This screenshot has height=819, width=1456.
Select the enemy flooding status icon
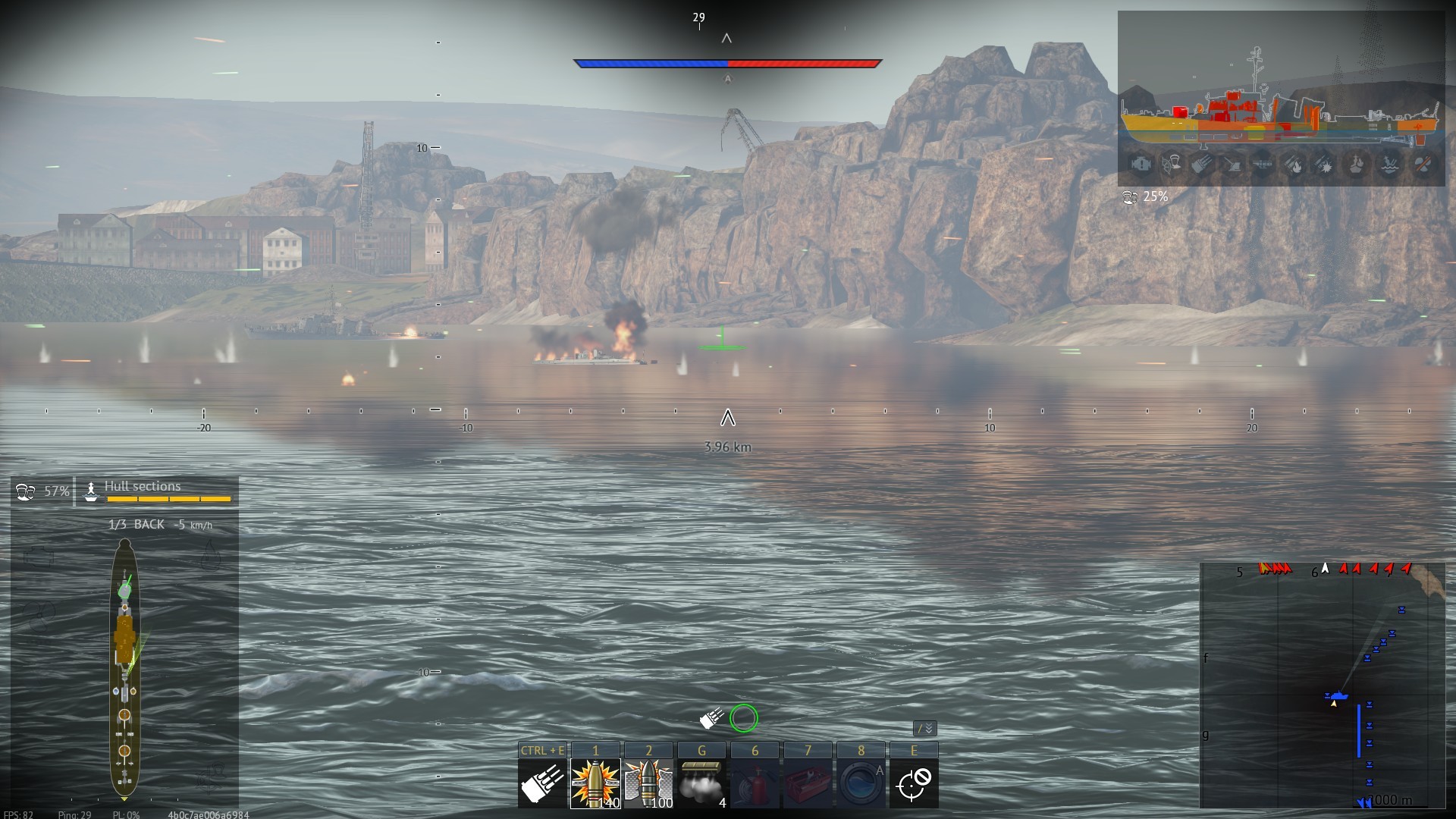(1389, 164)
